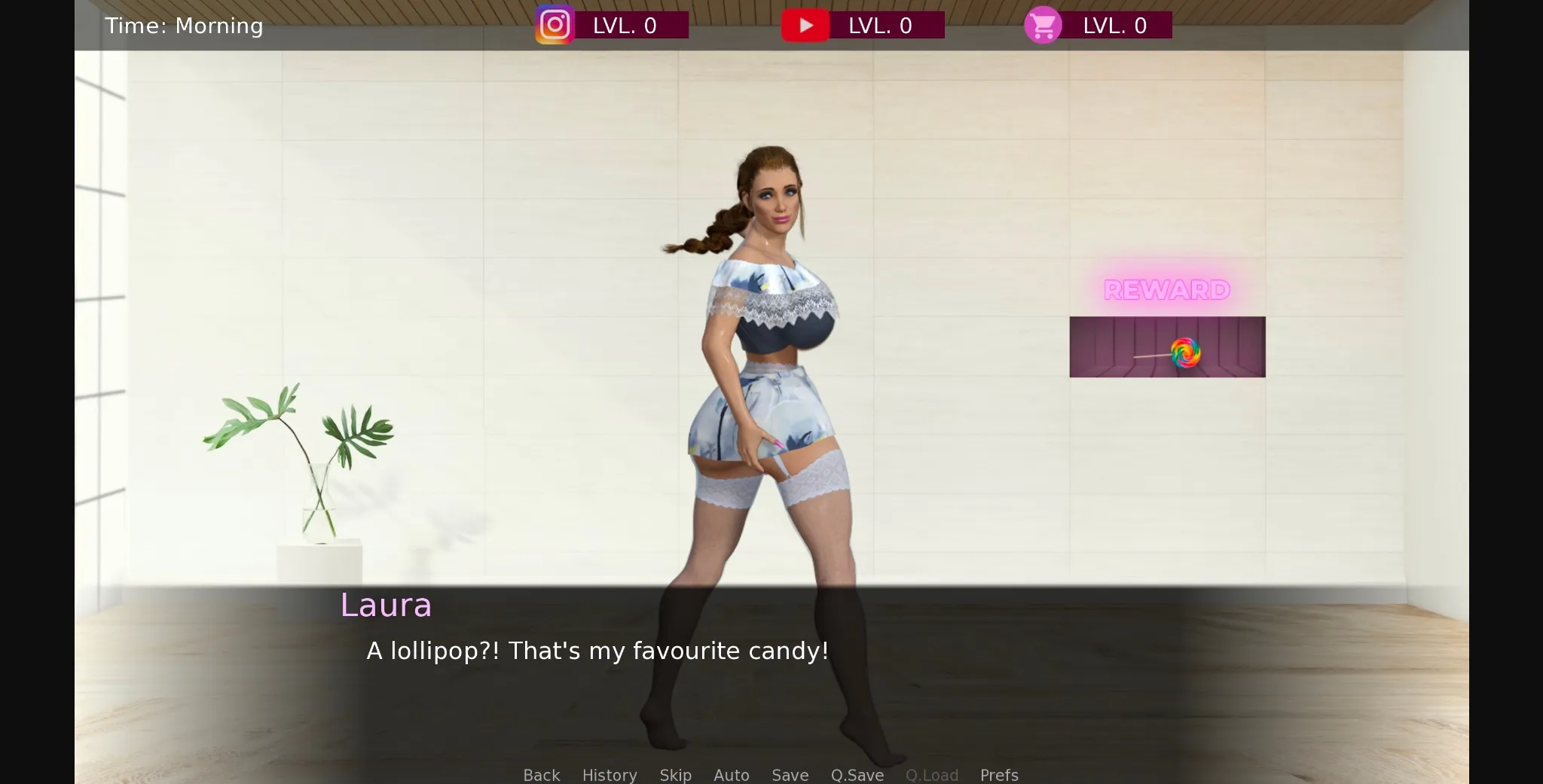
Task: Click the shopping cart icon
Action: pos(1043,25)
